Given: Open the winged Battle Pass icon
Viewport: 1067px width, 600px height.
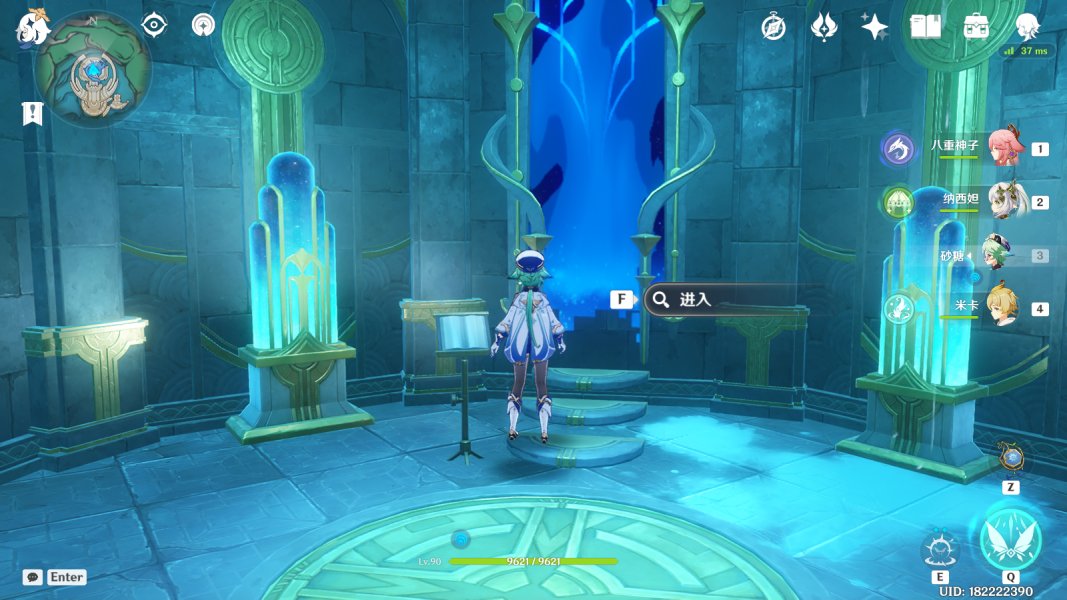Looking at the screenshot, I should [823, 27].
